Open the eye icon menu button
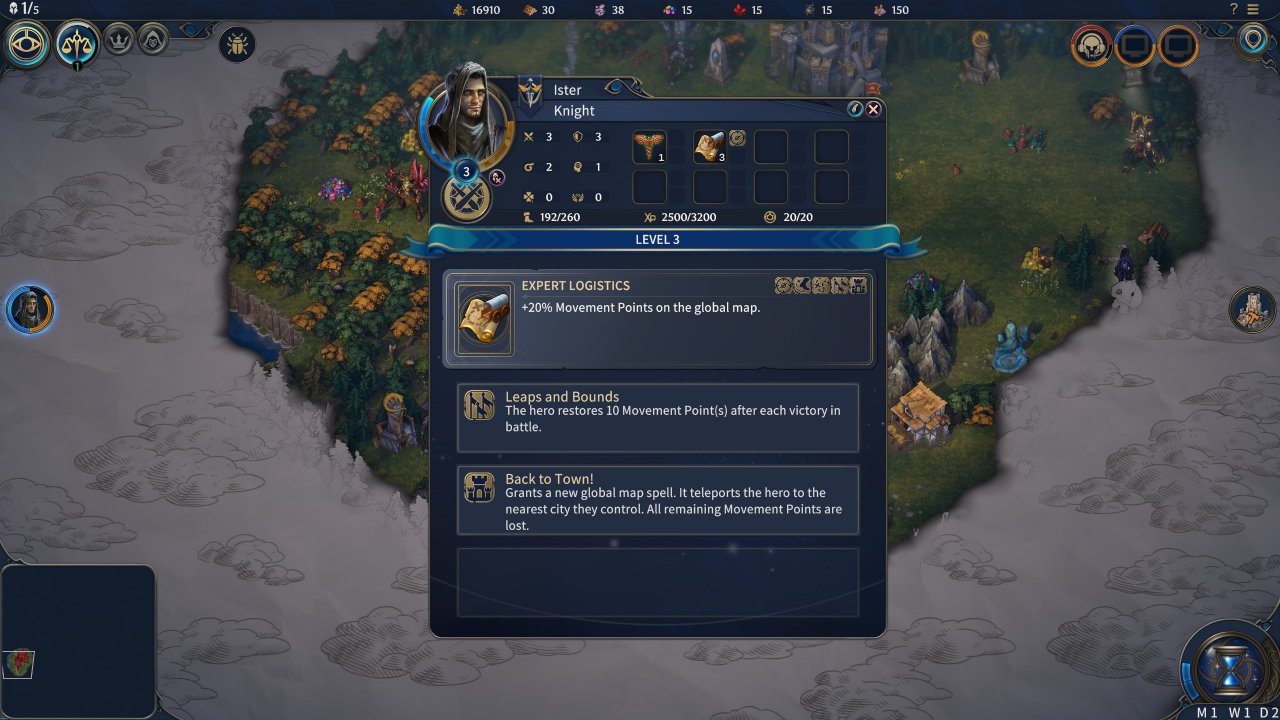This screenshot has width=1280, height=720. pyautogui.click(x=26, y=42)
